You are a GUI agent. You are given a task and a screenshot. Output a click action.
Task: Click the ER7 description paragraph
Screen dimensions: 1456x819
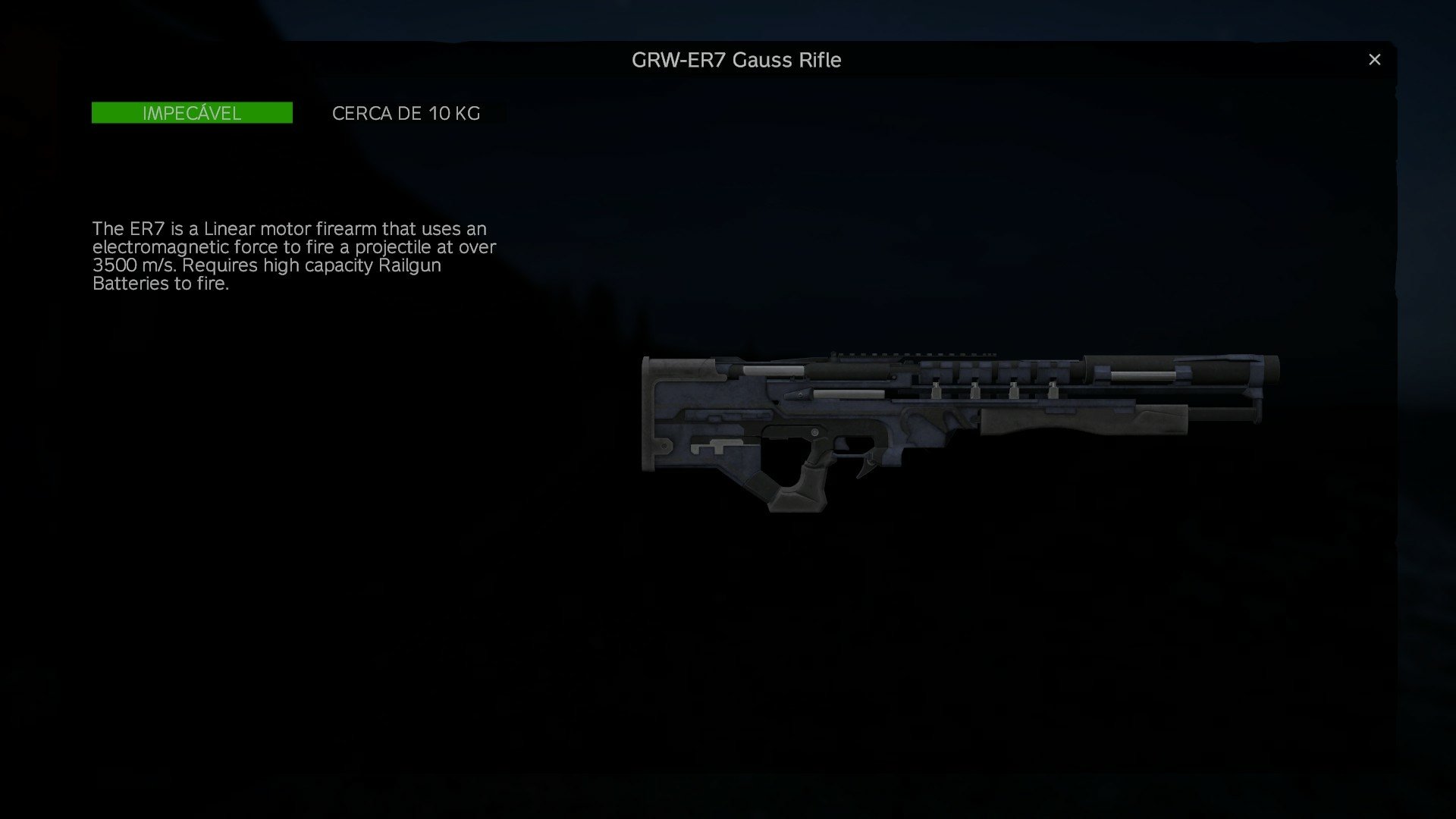pos(294,256)
